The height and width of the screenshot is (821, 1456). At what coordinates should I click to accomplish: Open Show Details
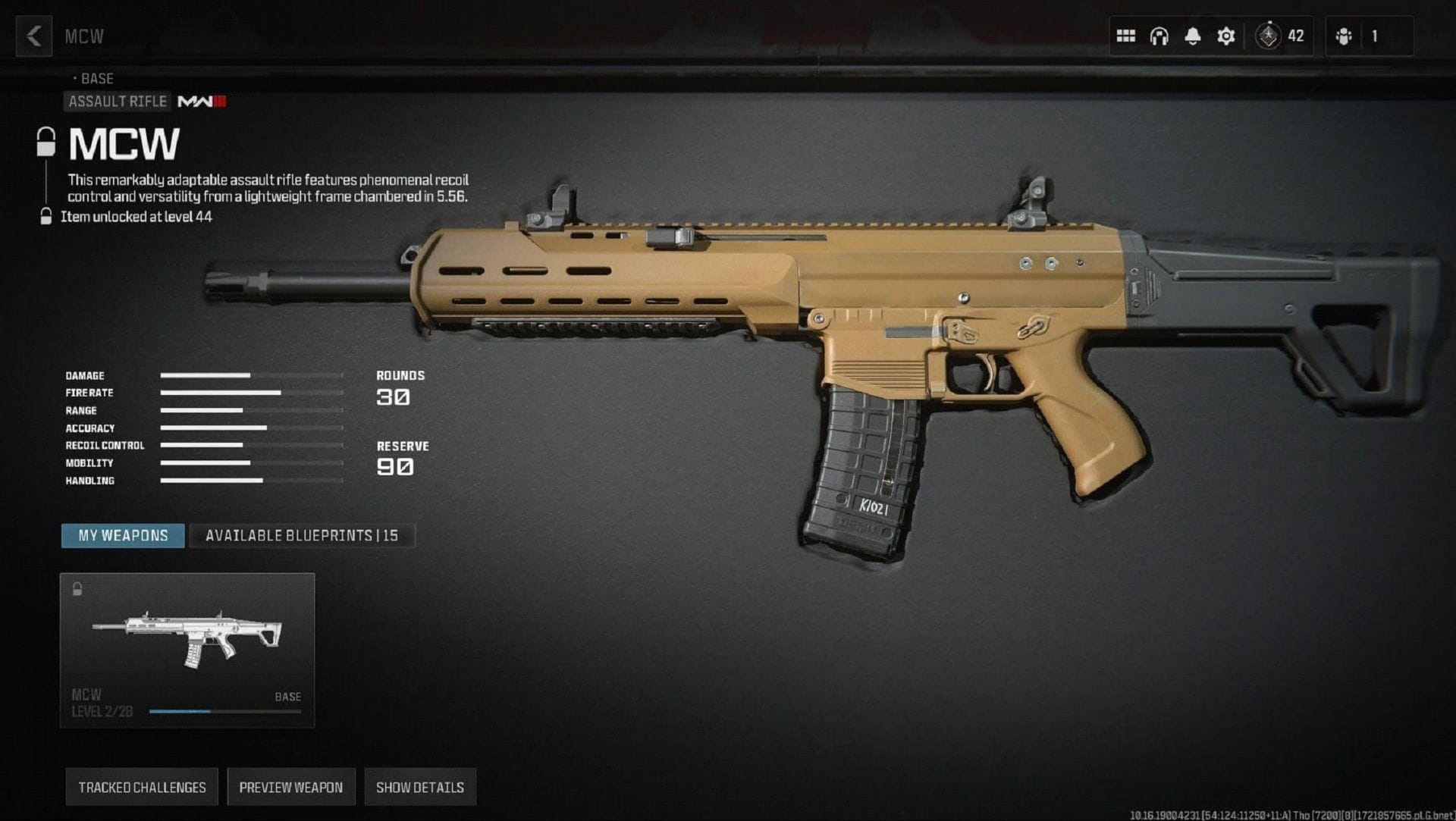click(419, 787)
